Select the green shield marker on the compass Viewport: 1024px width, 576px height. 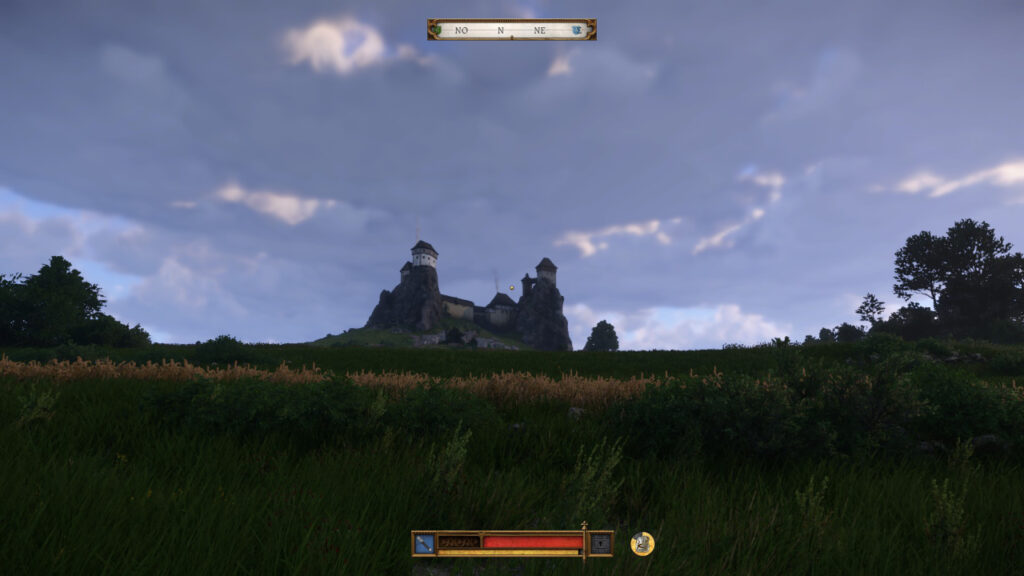click(435, 30)
